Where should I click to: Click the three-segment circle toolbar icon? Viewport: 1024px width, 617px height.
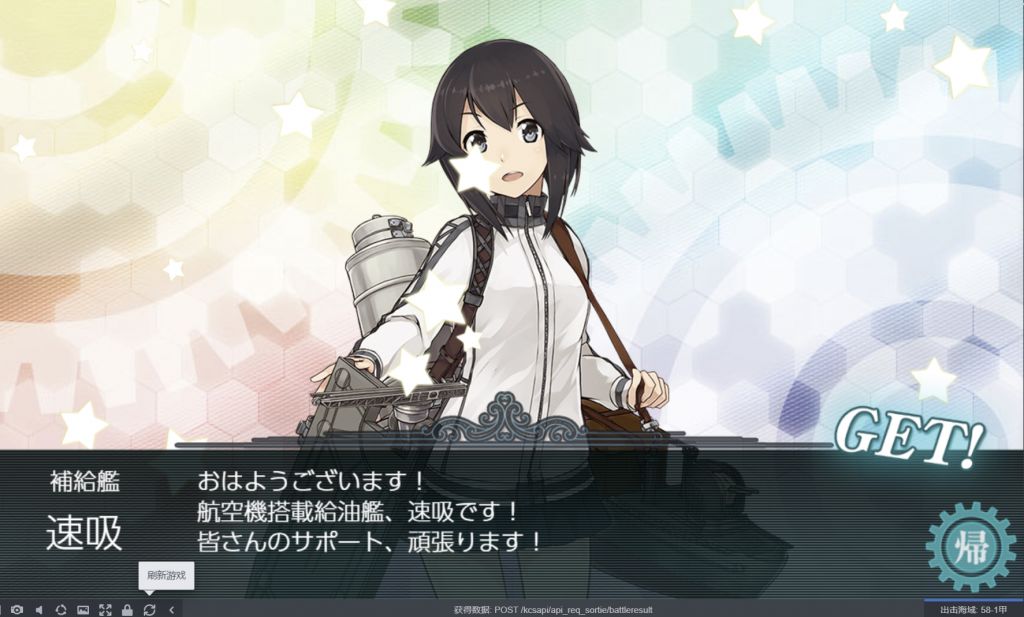61,609
